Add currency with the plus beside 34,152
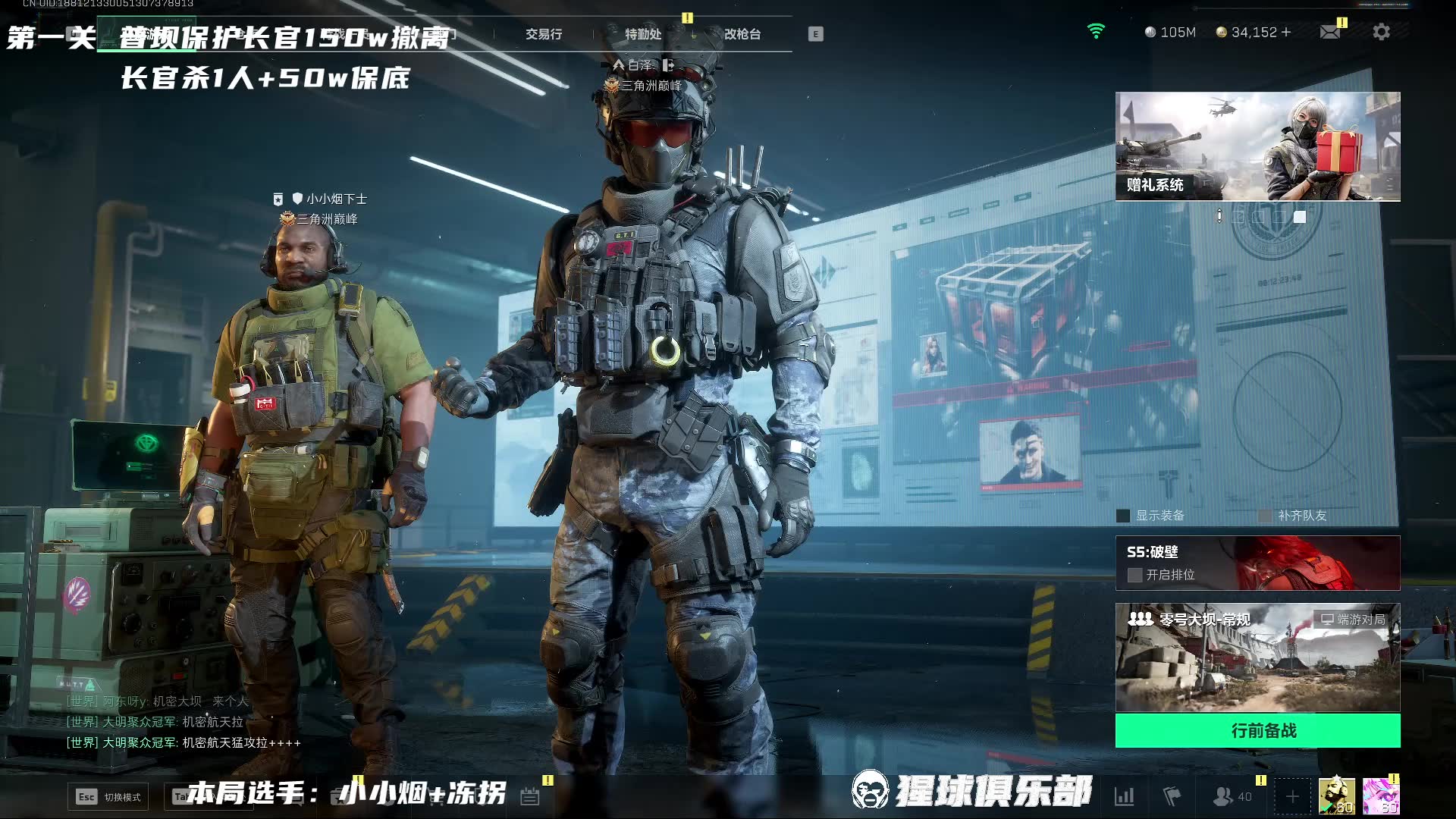This screenshot has height=819, width=1456. pyautogui.click(x=1285, y=32)
